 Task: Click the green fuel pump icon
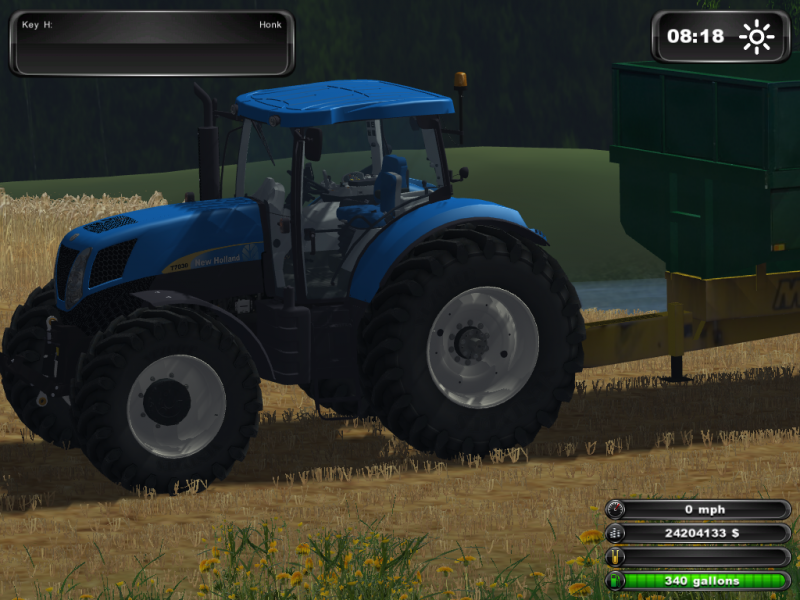coord(614,580)
